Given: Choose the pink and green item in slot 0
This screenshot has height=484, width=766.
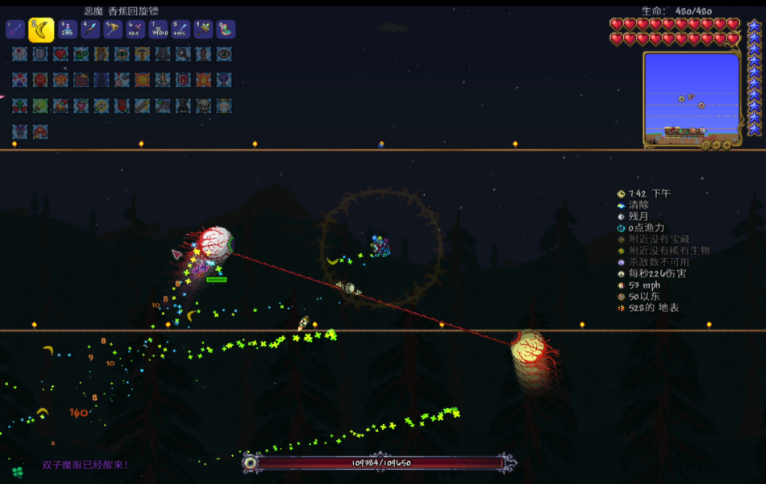Looking at the screenshot, I should tap(226, 29).
